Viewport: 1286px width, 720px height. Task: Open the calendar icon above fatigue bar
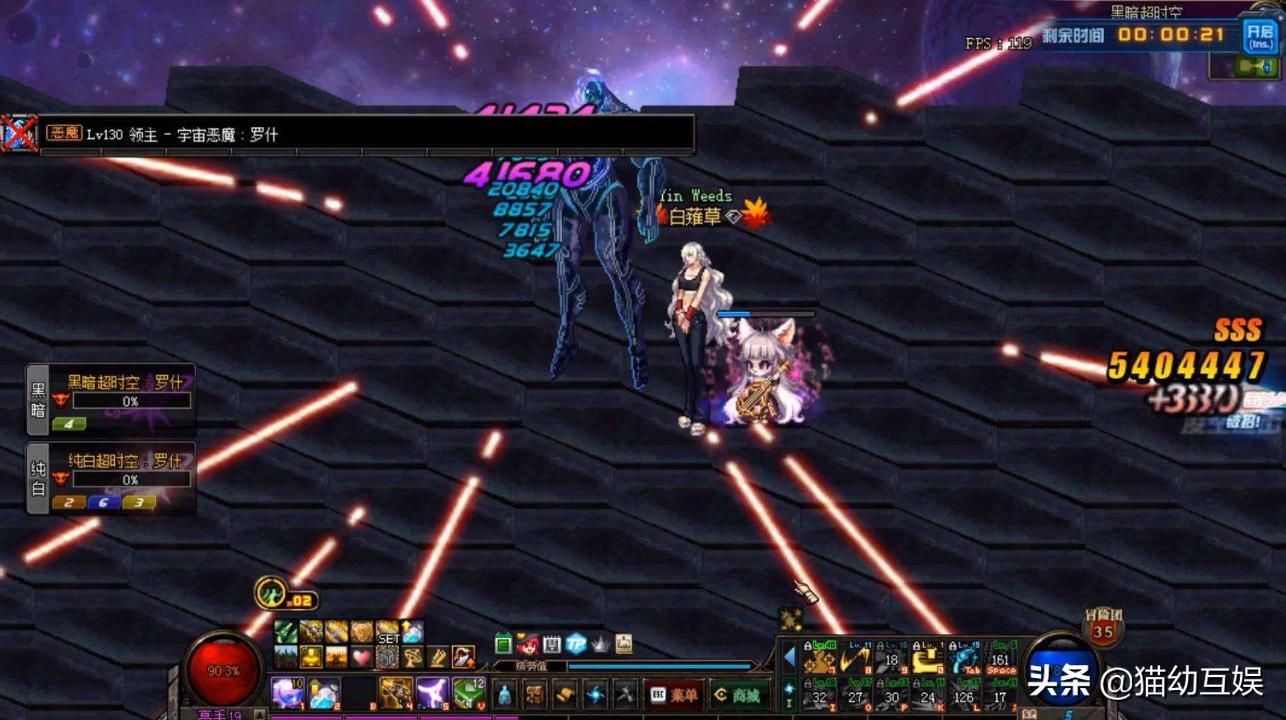[503, 644]
